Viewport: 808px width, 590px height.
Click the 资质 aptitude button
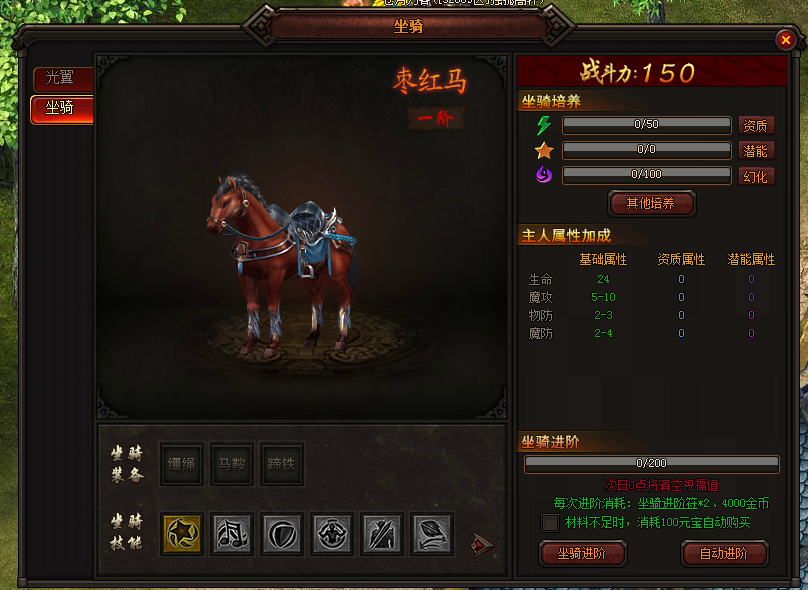point(756,125)
